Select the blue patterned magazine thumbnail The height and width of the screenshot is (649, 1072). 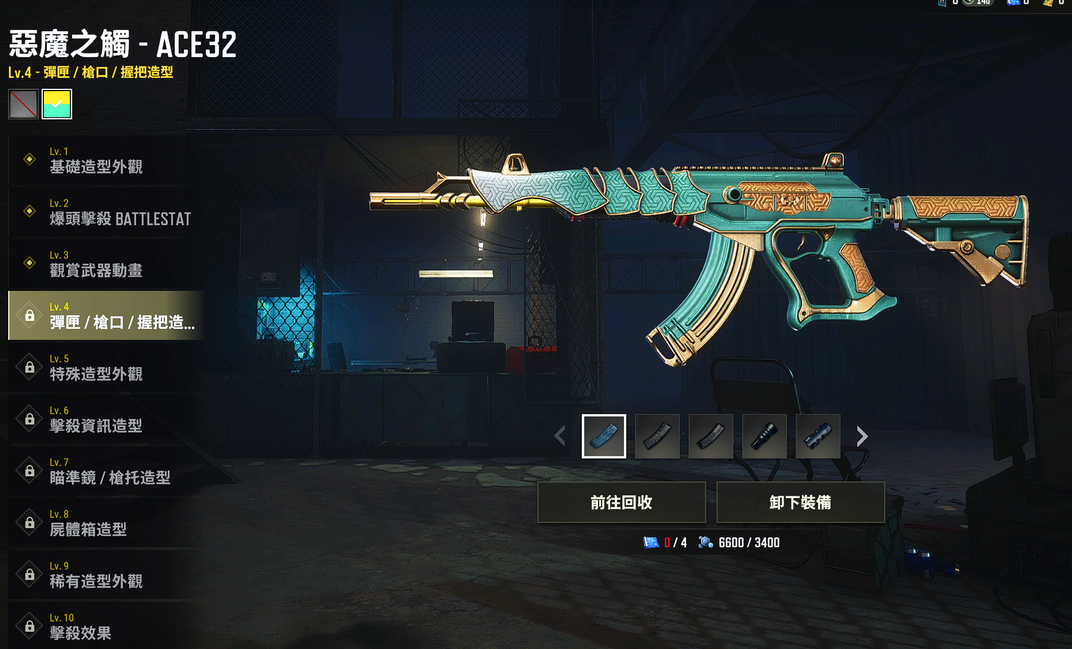(x=604, y=436)
